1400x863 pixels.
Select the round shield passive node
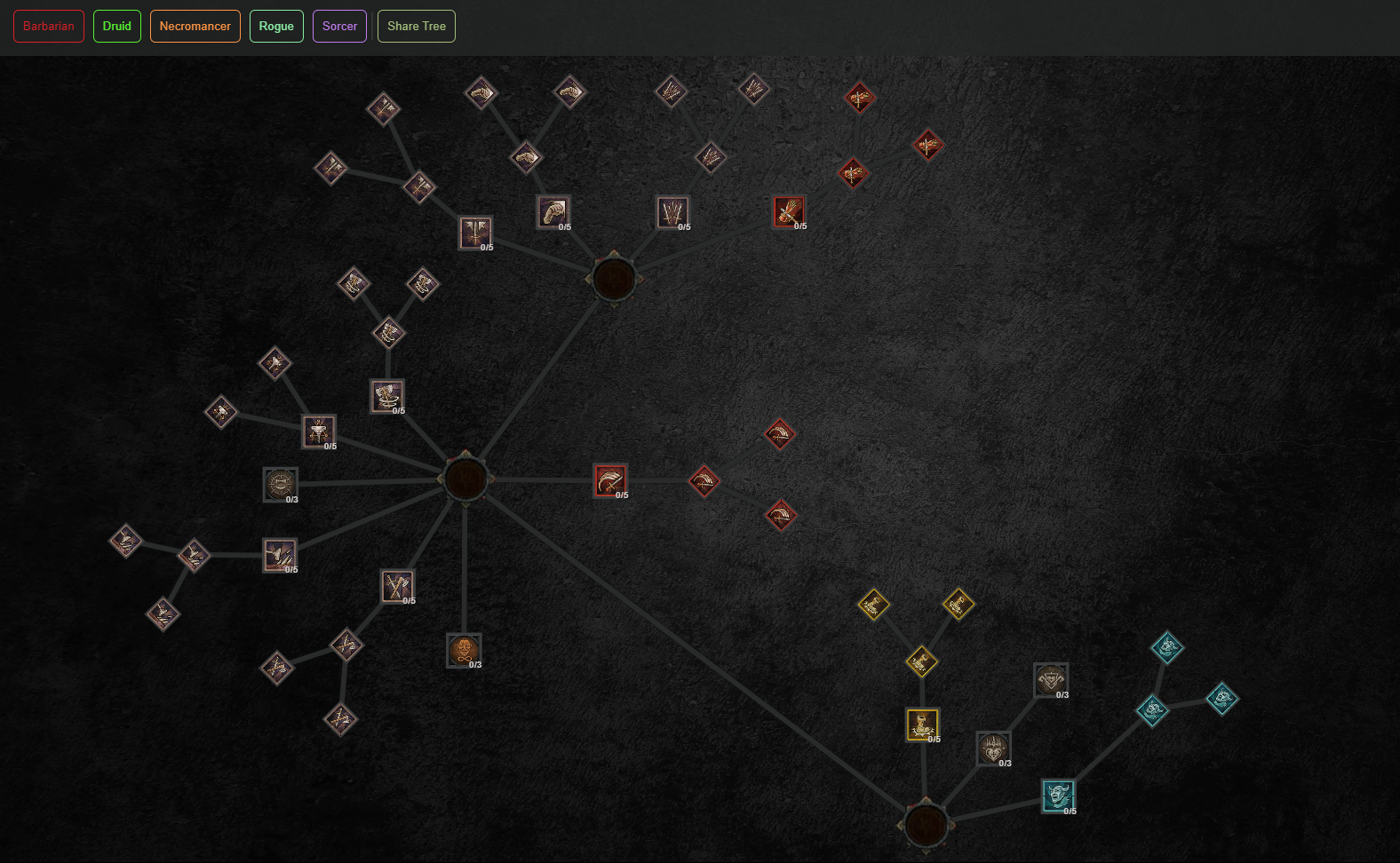[280, 483]
